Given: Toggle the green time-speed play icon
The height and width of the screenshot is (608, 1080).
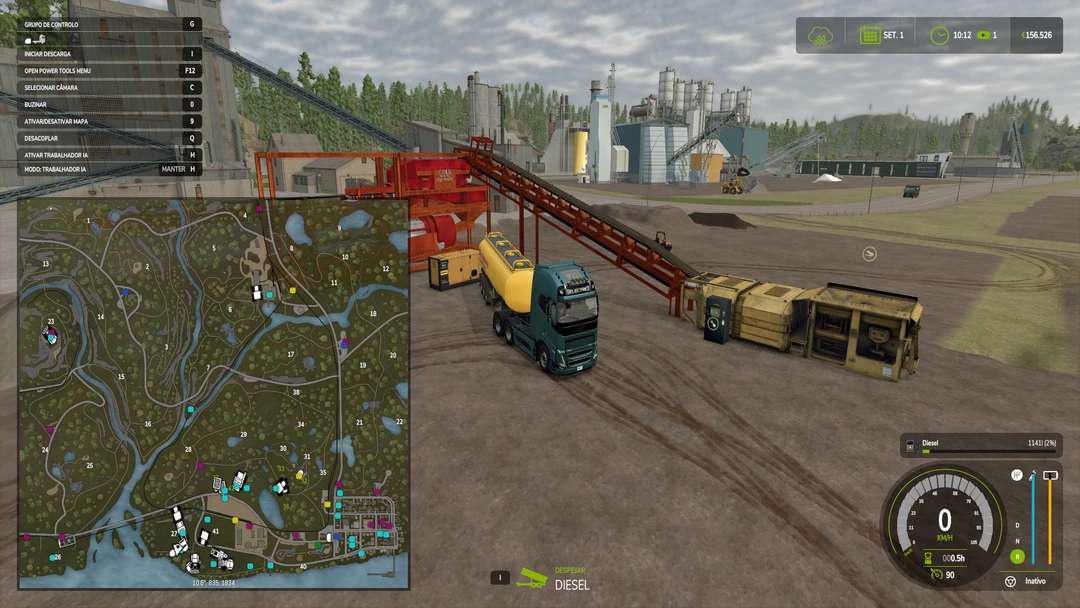Looking at the screenshot, I should click(x=984, y=35).
